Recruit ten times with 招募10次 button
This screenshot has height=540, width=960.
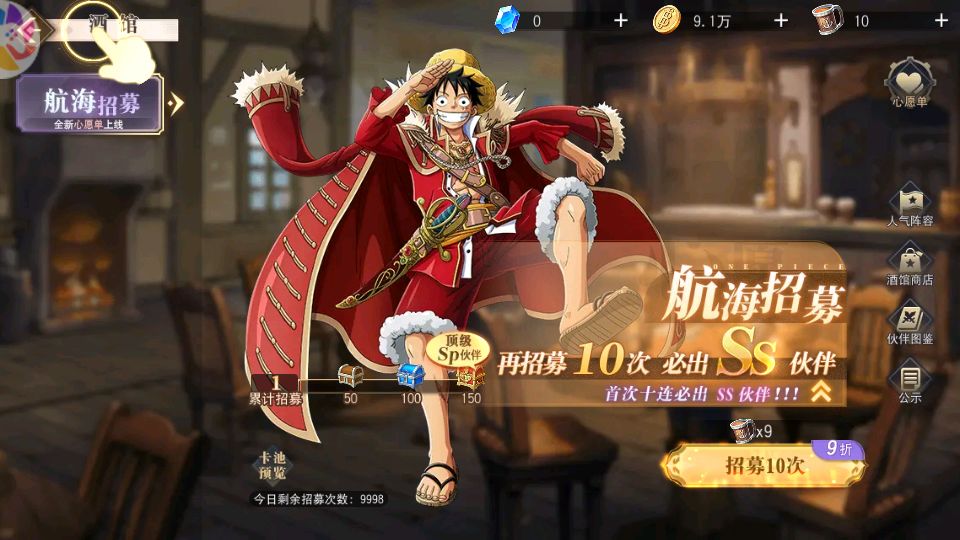pyautogui.click(x=763, y=465)
